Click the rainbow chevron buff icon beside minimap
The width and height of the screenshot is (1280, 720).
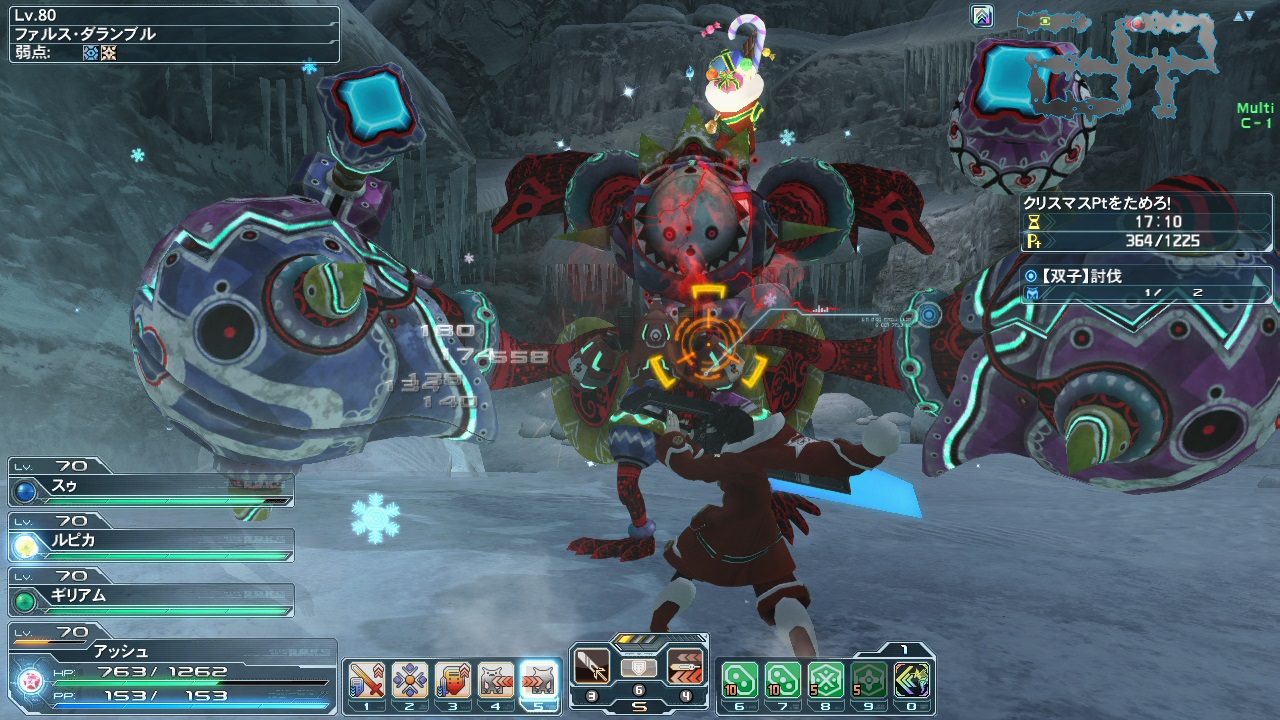[982, 16]
